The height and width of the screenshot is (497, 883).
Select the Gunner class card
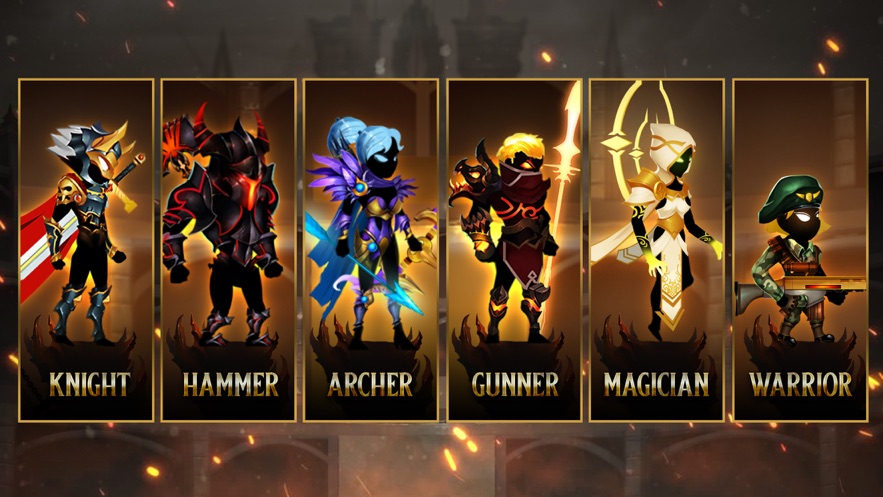coord(514,250)
